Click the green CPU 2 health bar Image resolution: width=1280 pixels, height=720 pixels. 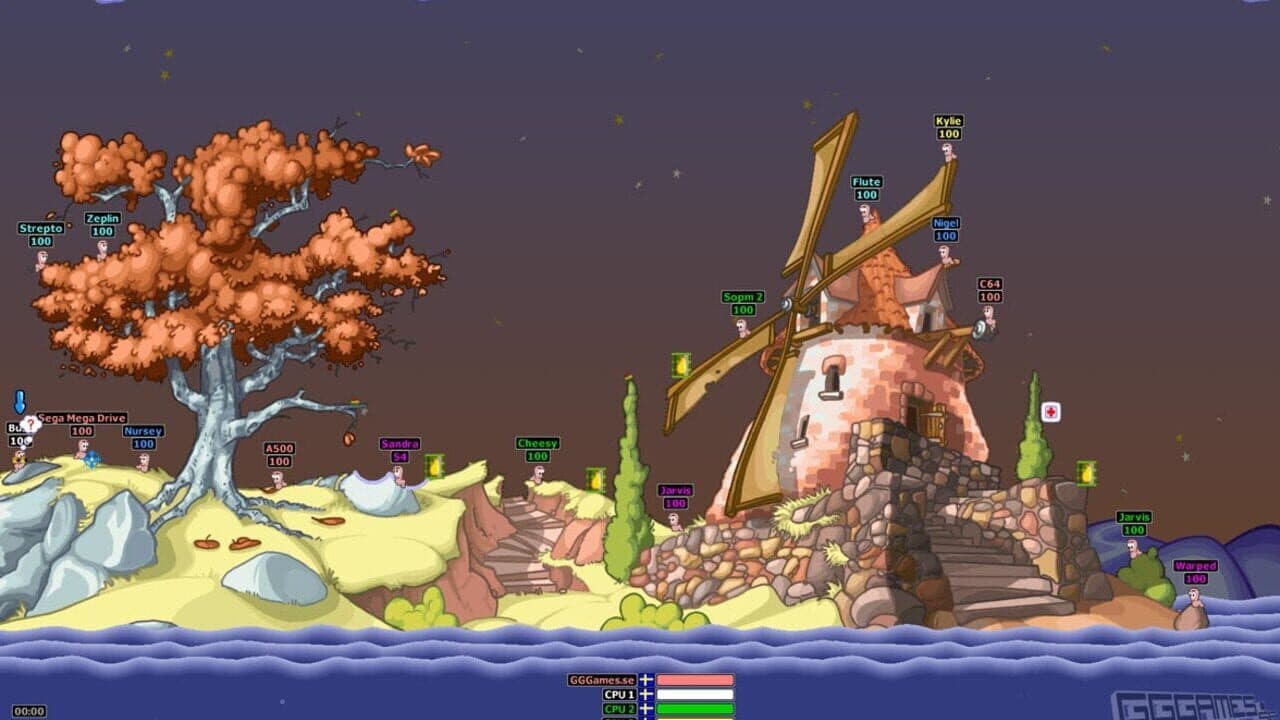[x=694, y=708]
